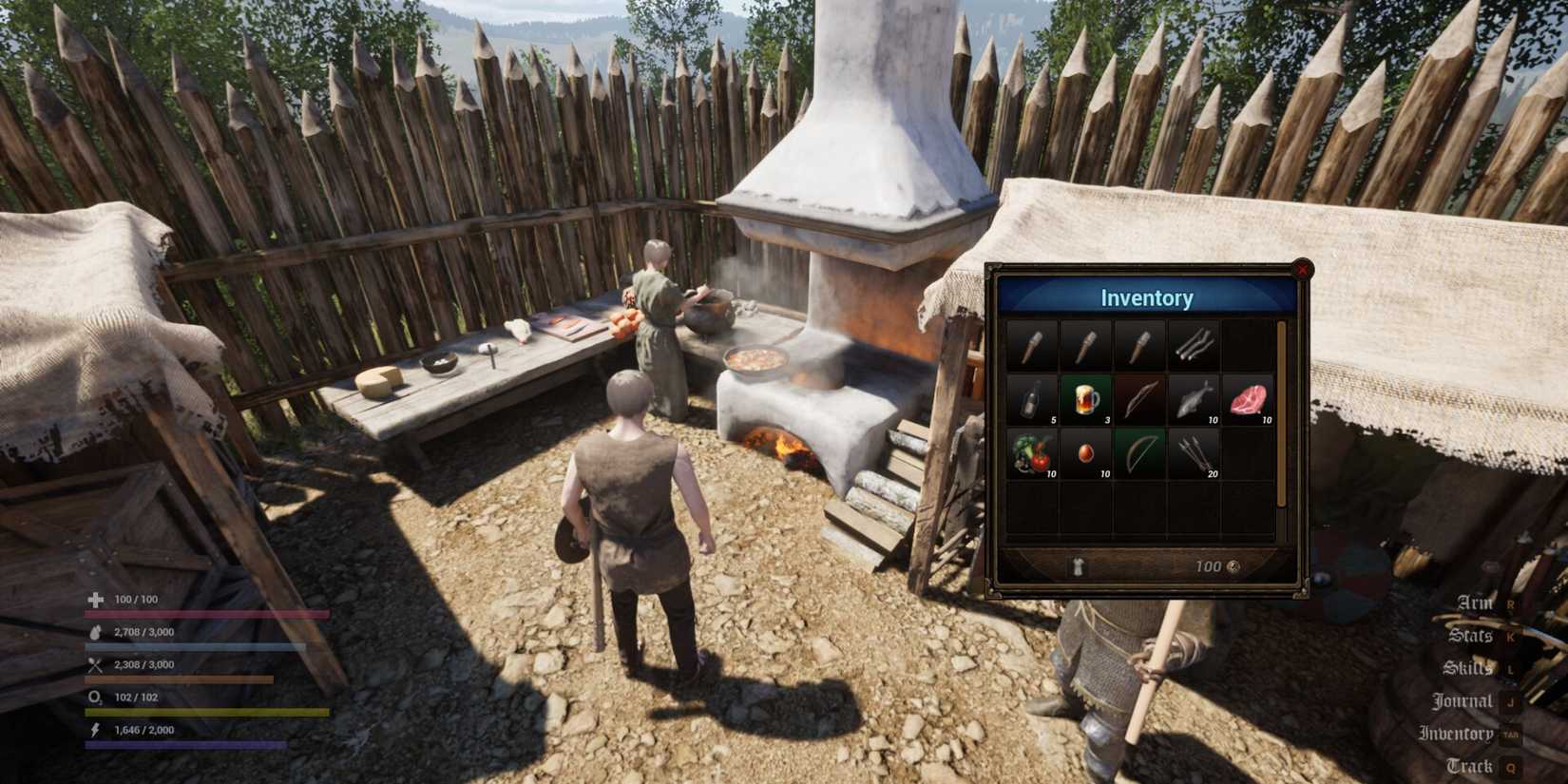The width and height of the screenshot is (1568, 784).
Task: Click the Stats option with K hotkey
Action: click(1471, 635)
